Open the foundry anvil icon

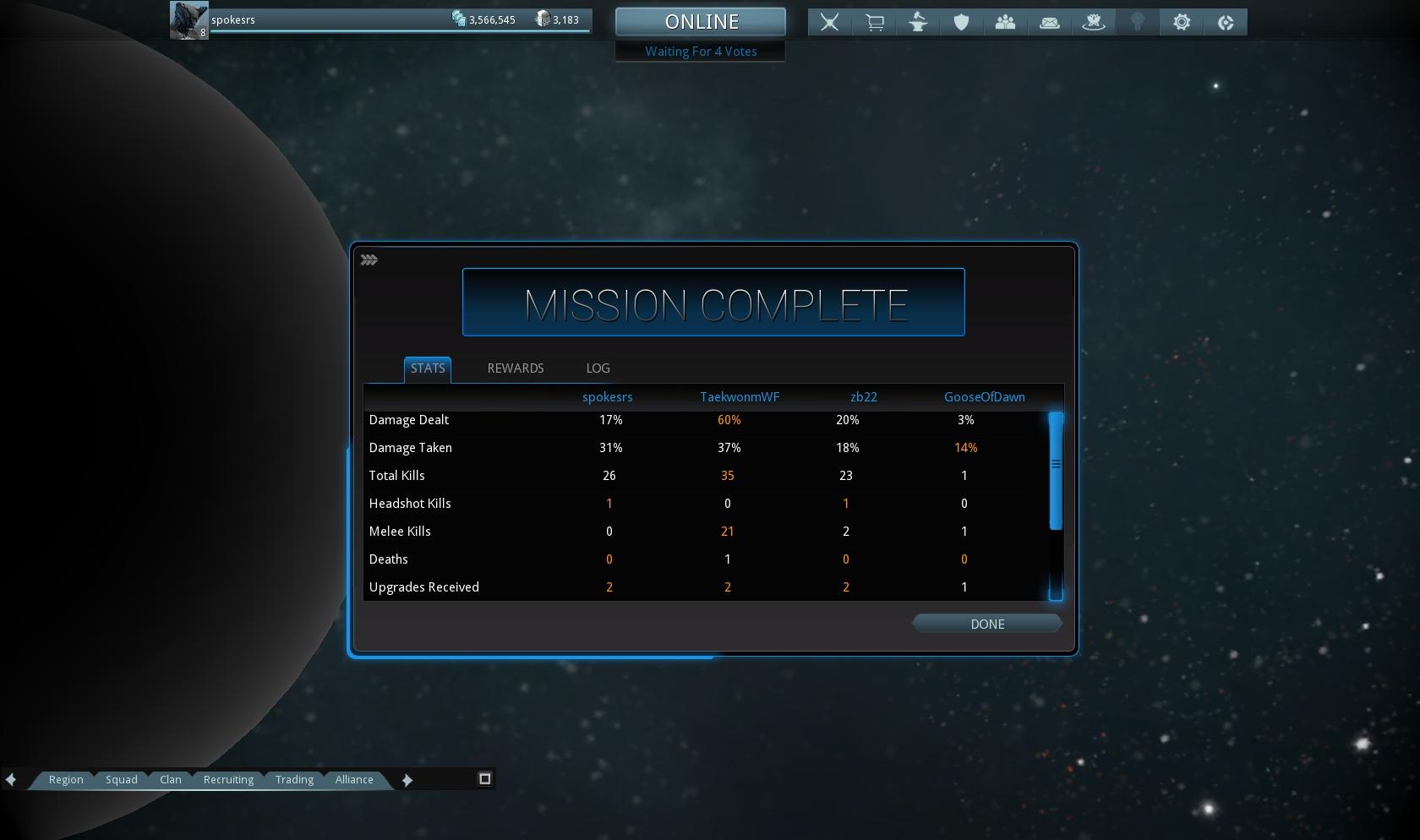tap(918, 23)
